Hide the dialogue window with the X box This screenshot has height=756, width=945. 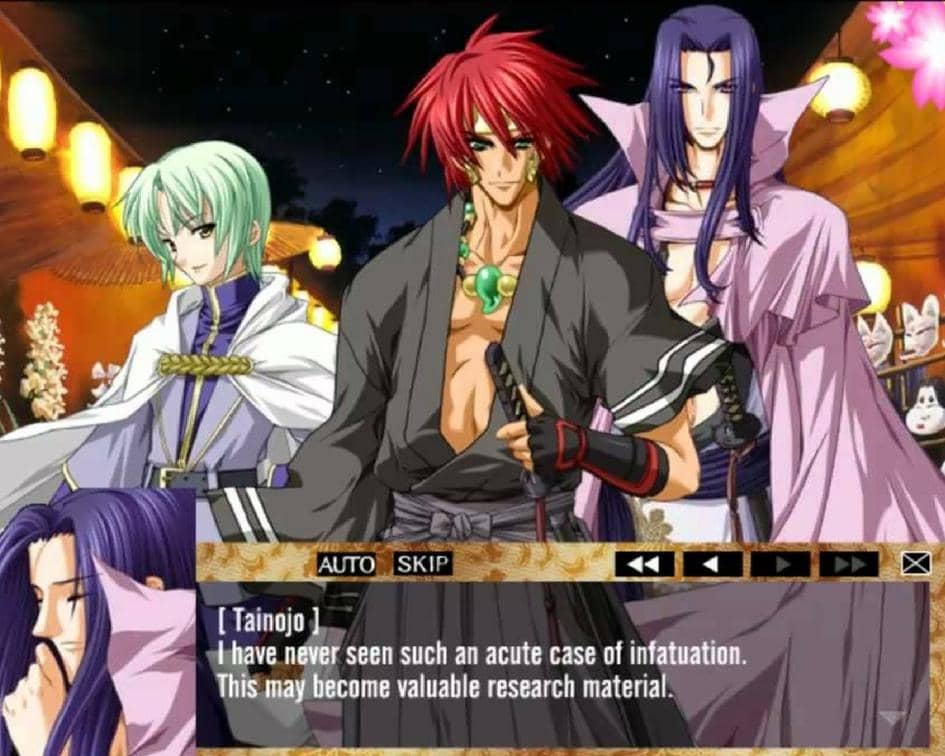pos(916,564)
